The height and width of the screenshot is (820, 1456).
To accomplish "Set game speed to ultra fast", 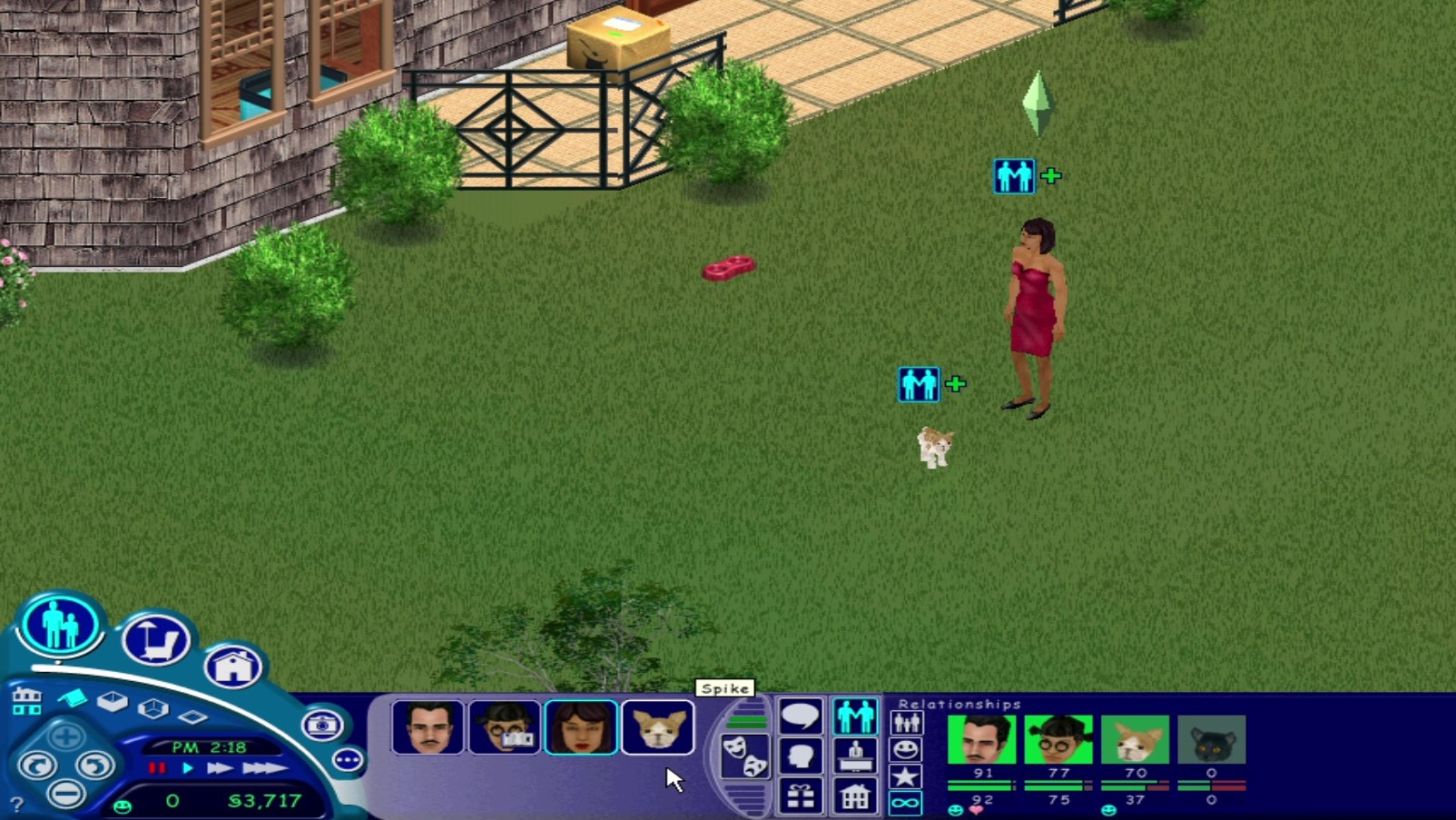I will [264, 768].
